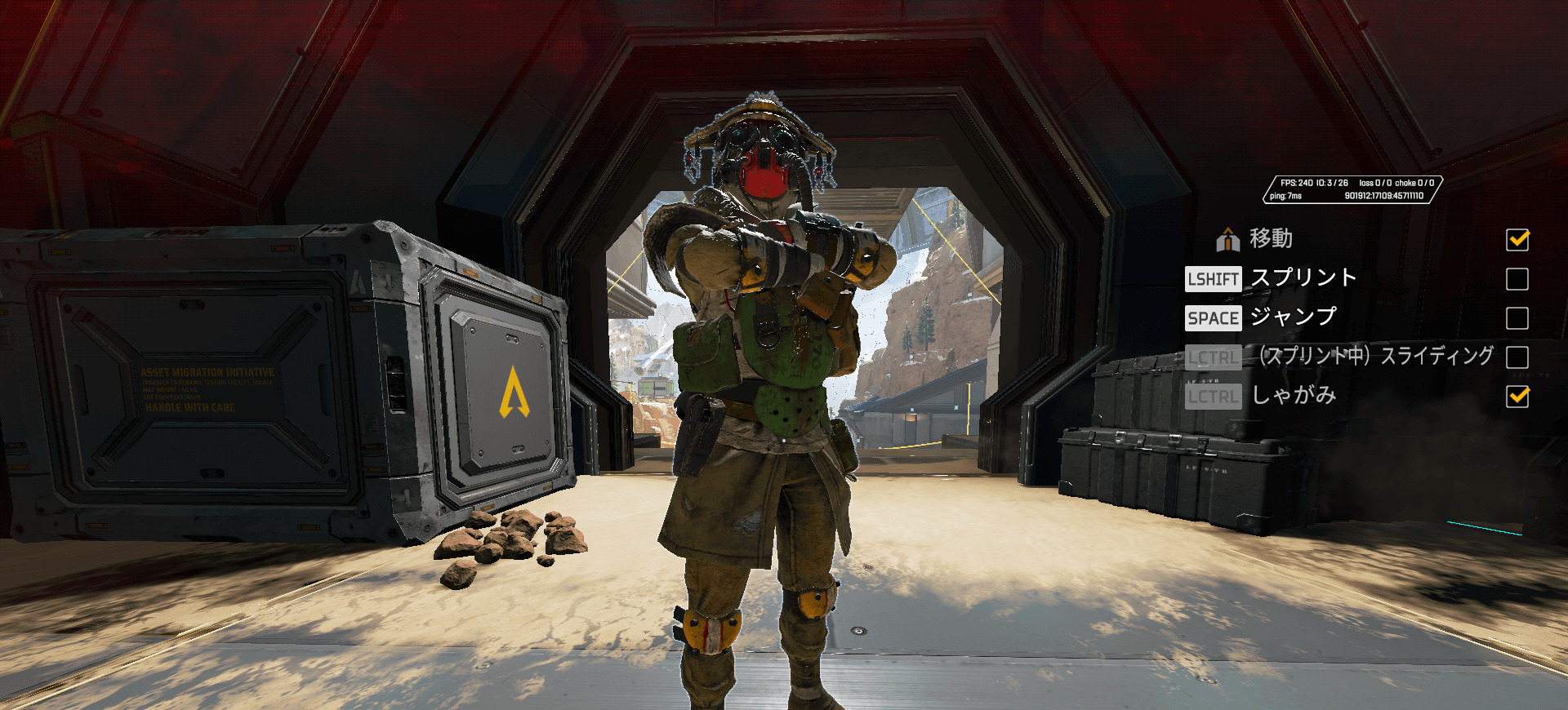Tick the ジャンプ objective checkbox
1568x710 pixels.
pyautogui.click(x=1517, y=318)
